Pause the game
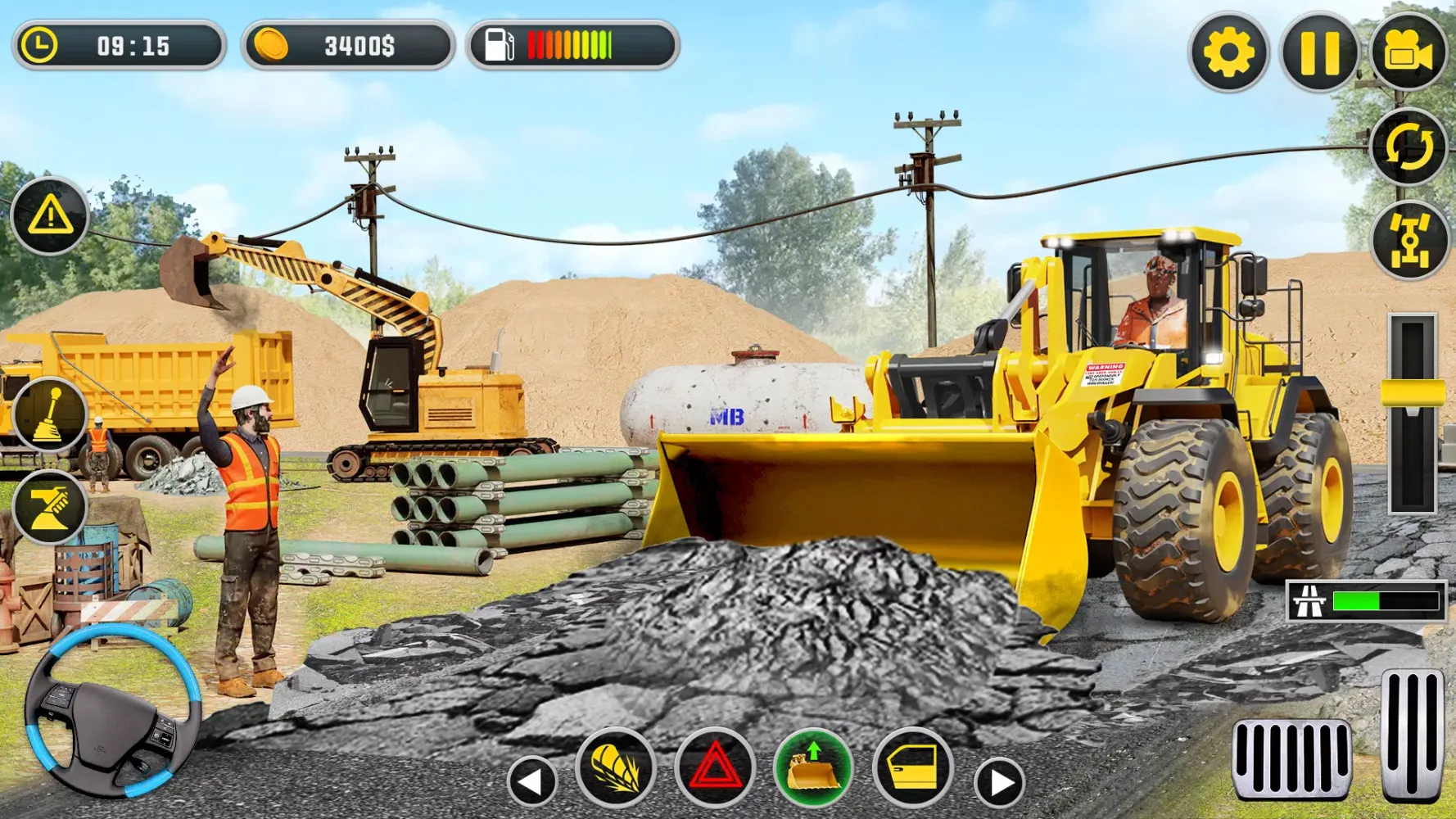 (1319, 52)
